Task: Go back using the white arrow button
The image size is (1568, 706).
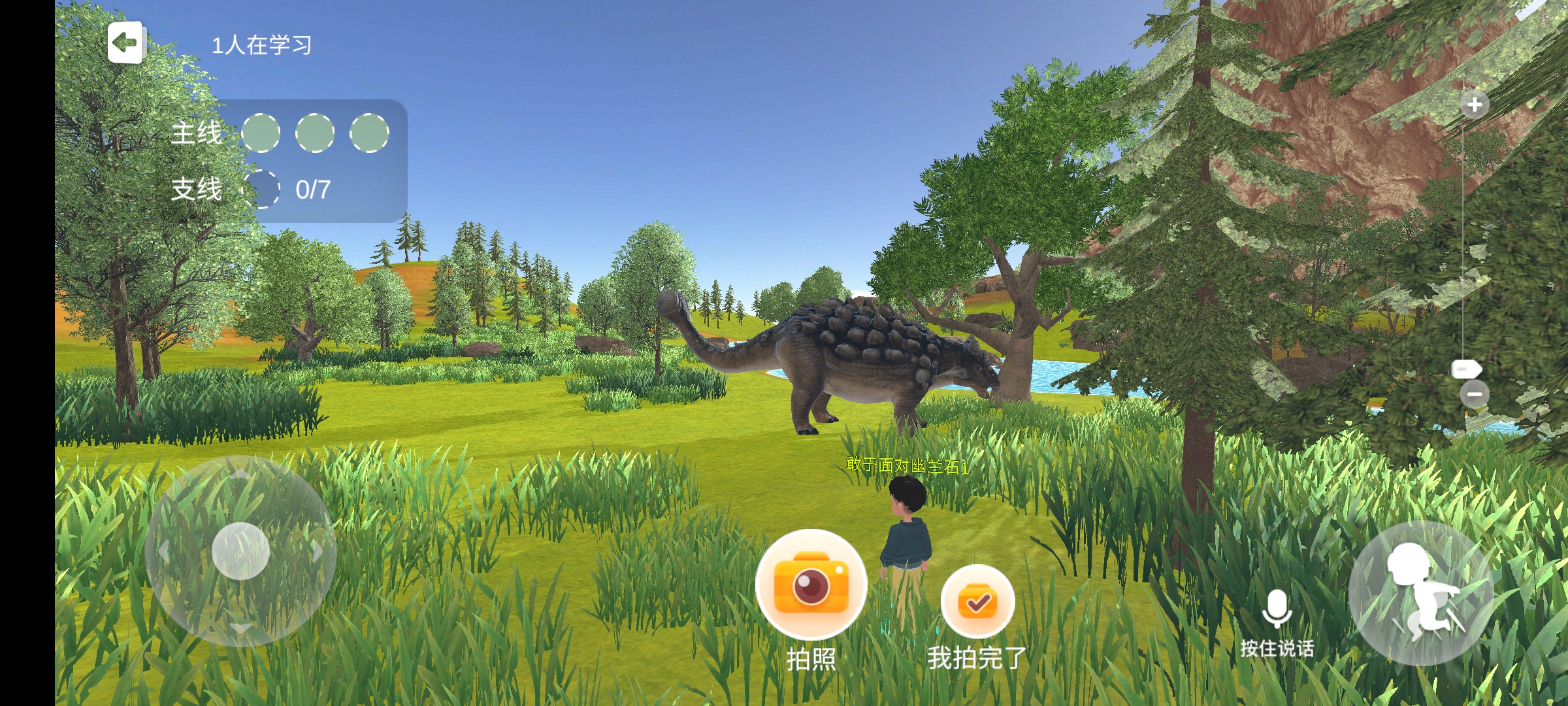Action: click(125, 42)
